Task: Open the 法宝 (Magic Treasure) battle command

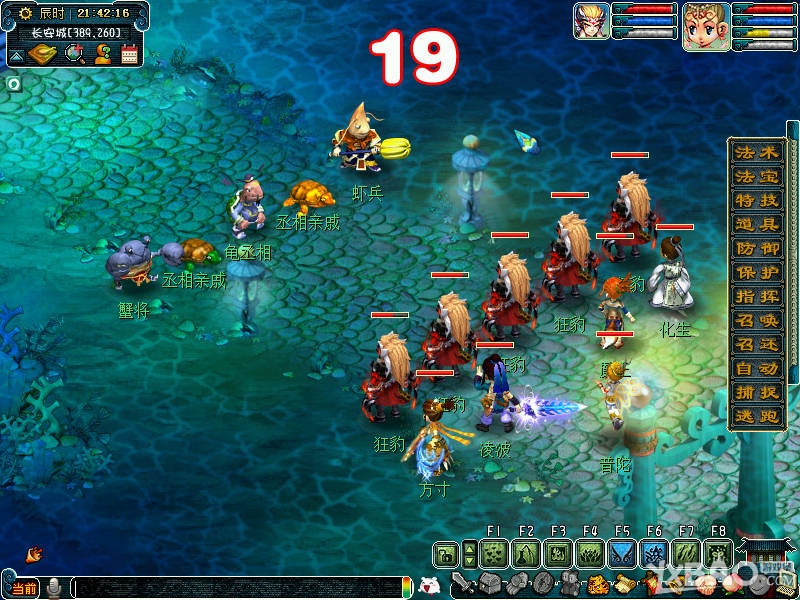Action: [x=755, y=176]
